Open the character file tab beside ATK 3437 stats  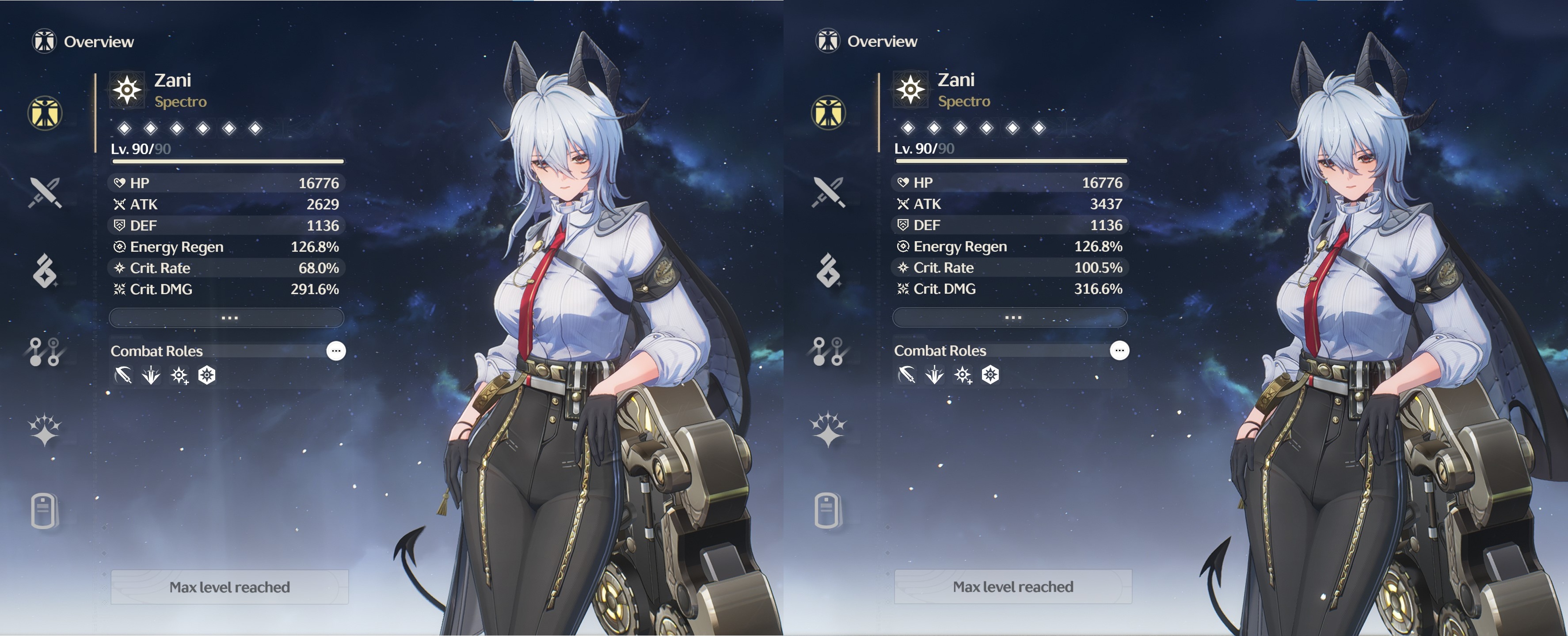829,510
